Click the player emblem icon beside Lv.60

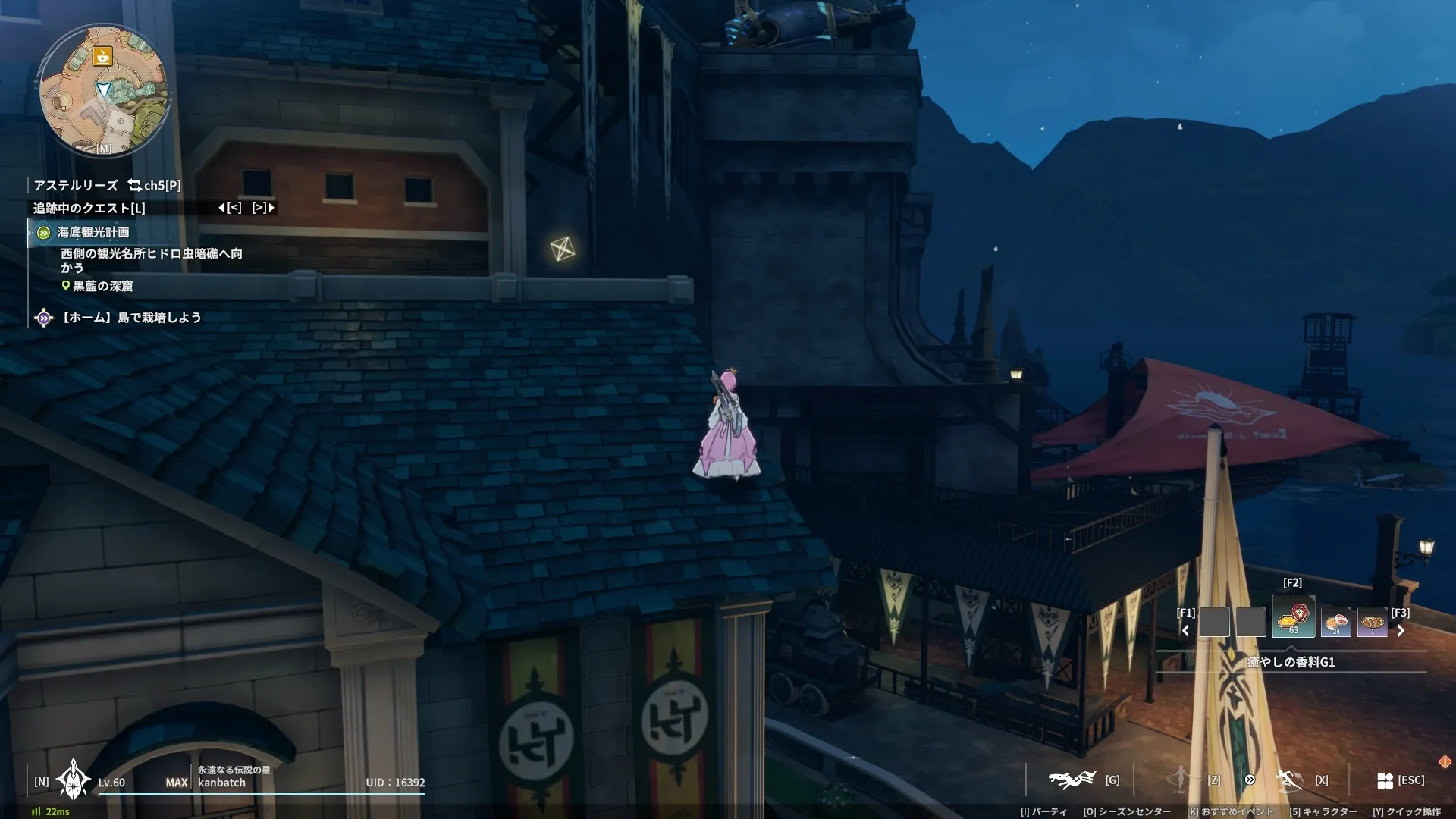coord(73,780)
